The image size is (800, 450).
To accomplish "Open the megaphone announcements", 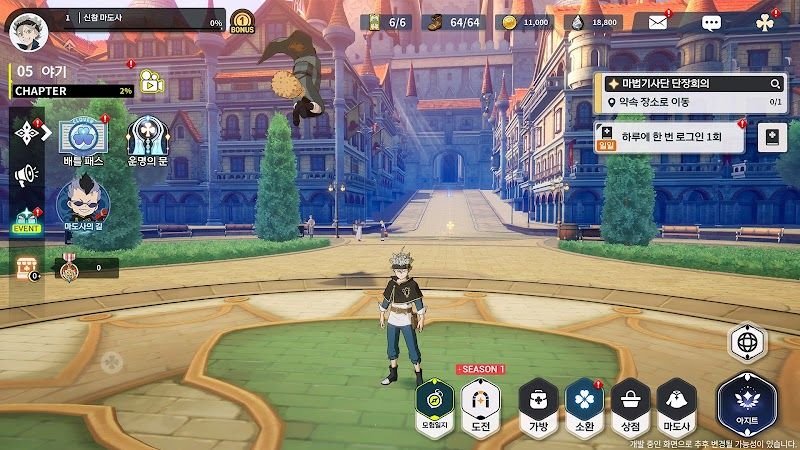I will 24,176.
